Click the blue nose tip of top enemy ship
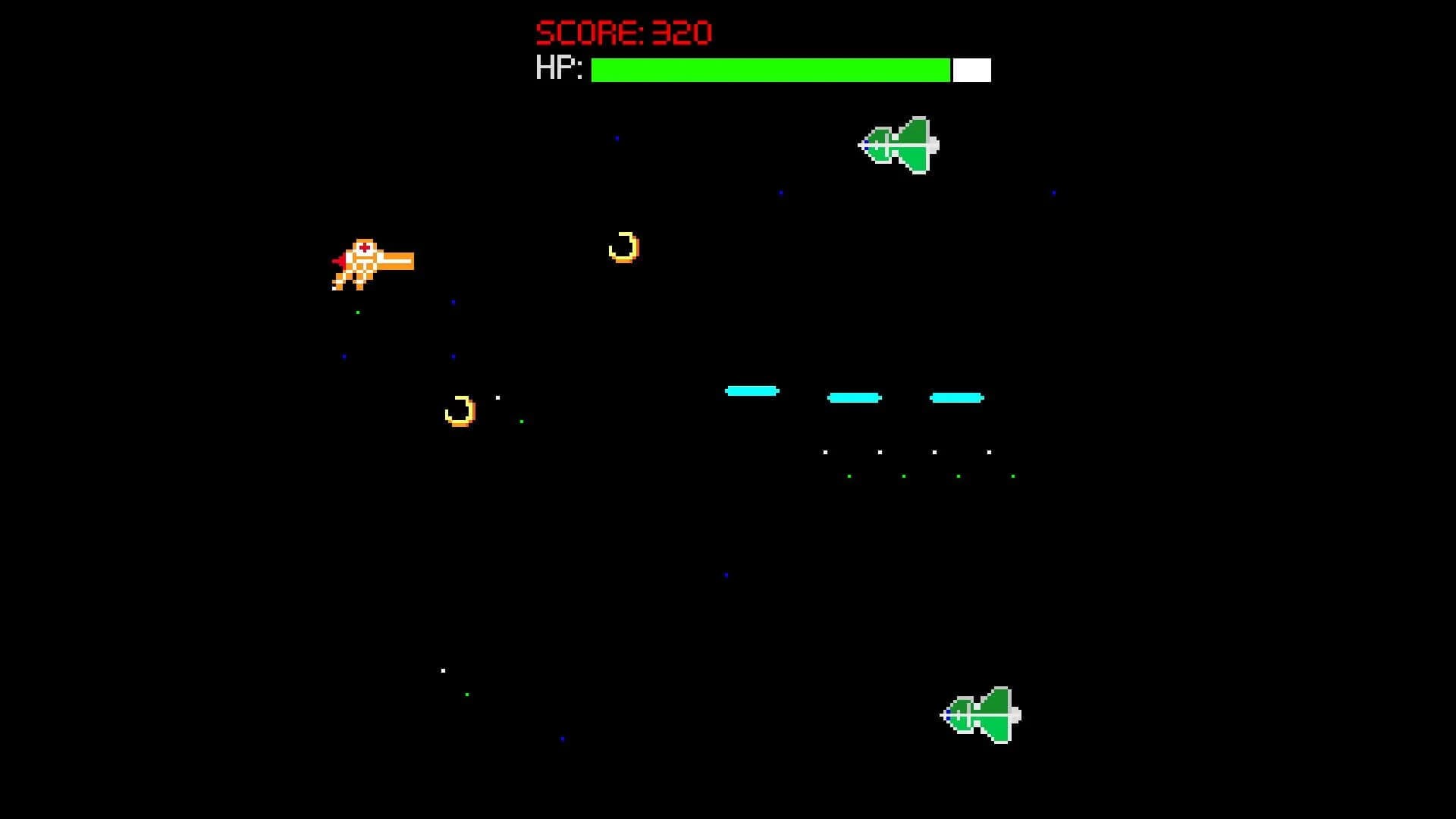This screenshot has width=1456, height=819. (x=866, y=144)
